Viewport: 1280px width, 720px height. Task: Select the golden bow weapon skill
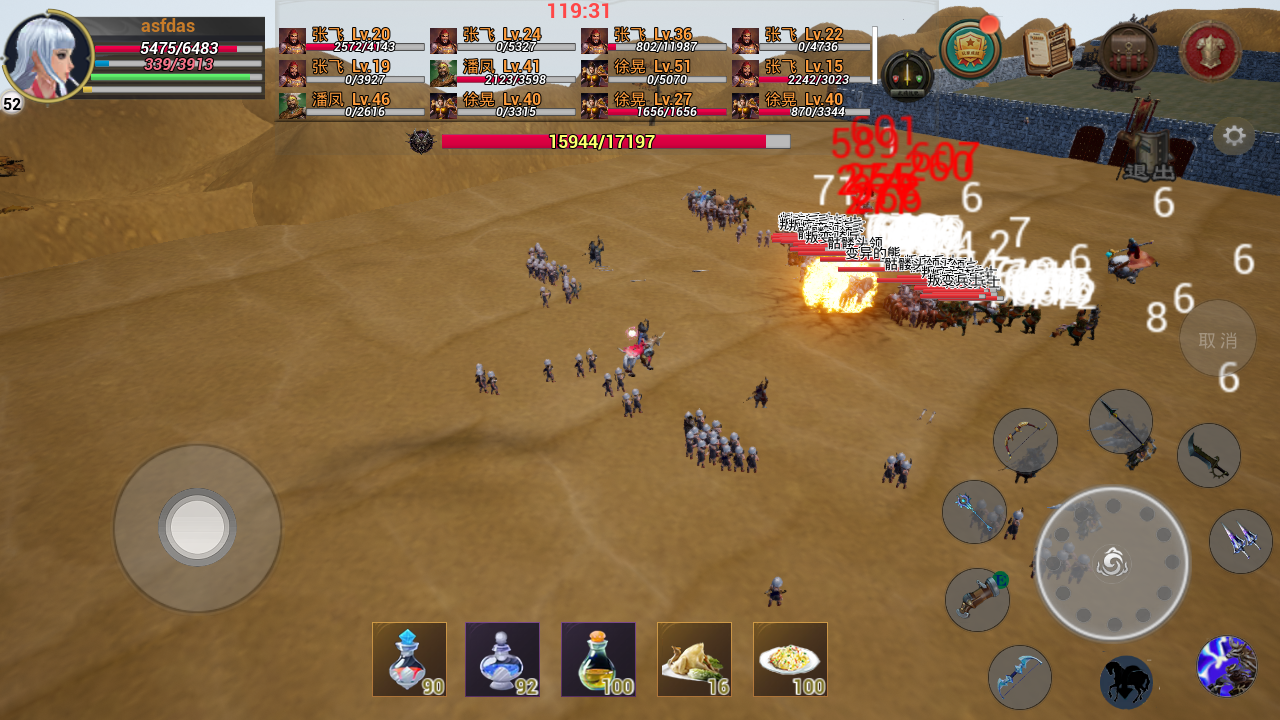[x=1025, y=441]
